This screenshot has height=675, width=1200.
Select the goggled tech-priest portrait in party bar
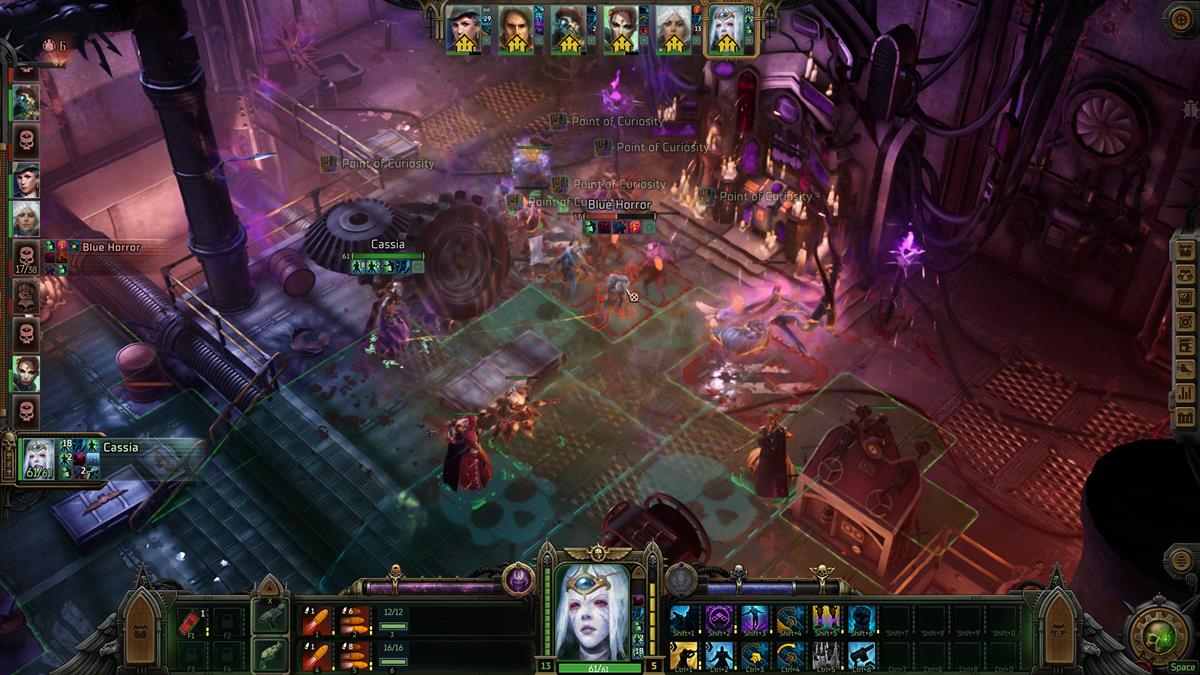(569, 30)
